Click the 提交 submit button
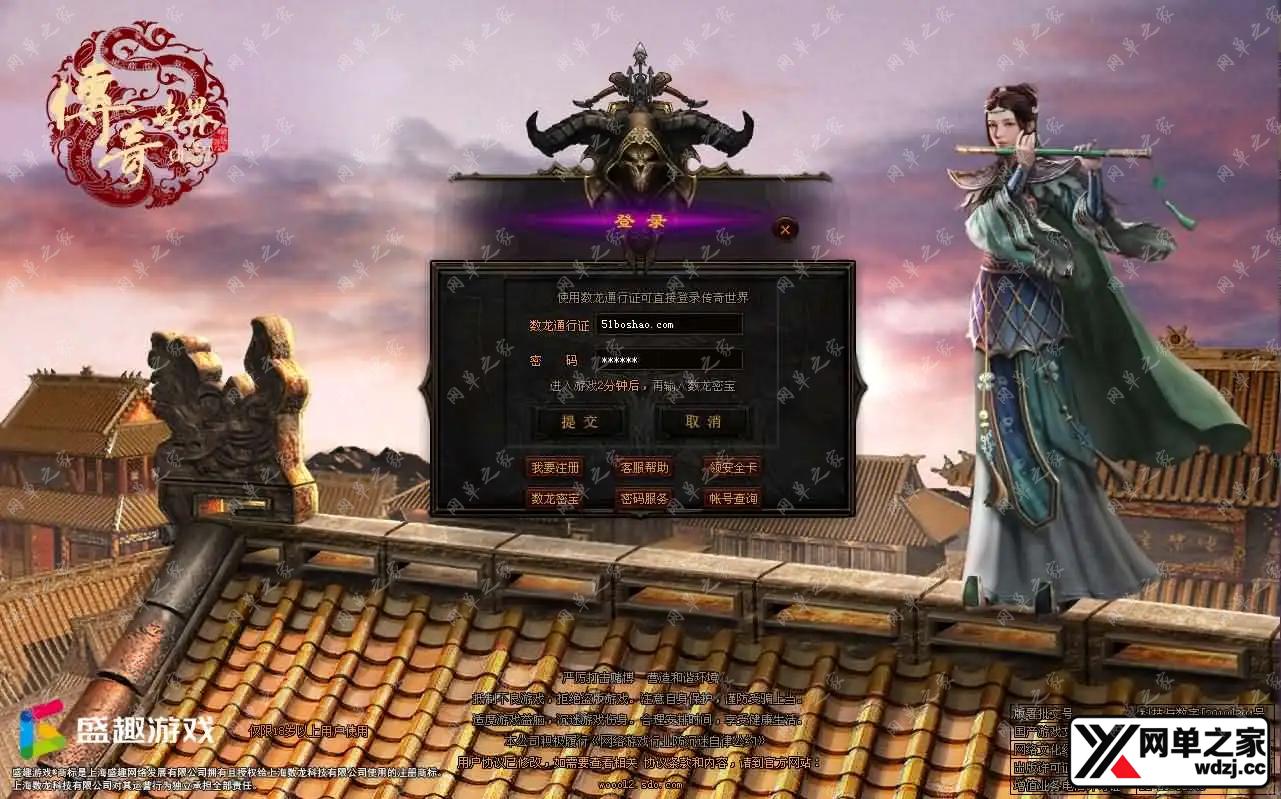1281x799 pixels. click(580, 422)
